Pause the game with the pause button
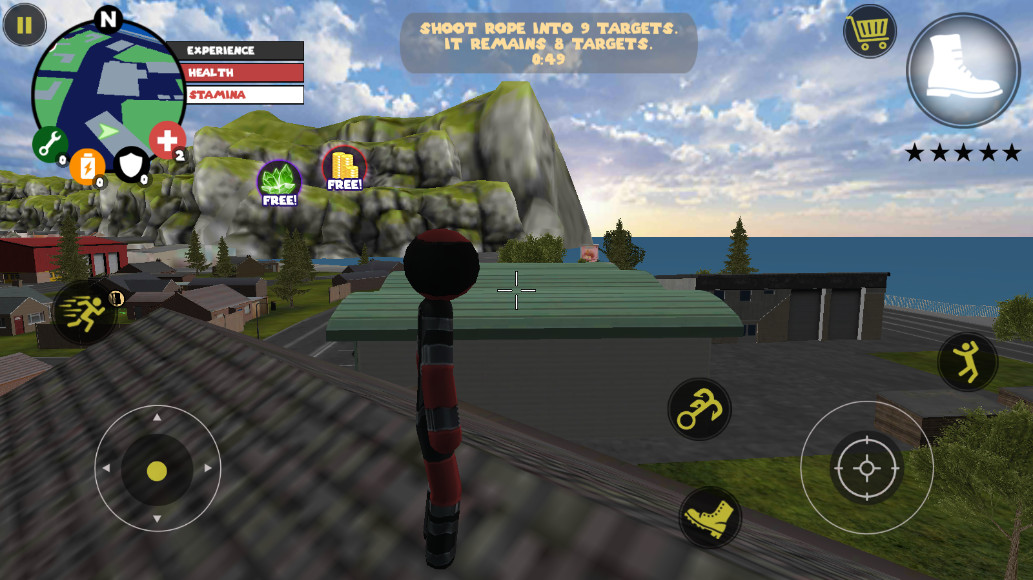Image resolution: width=1033 pixels, height=580 pixels. coord(24,25)
